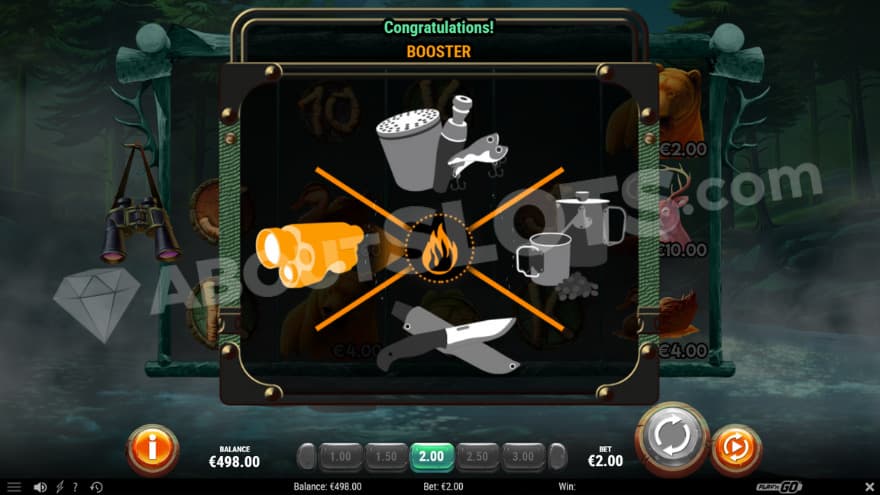Choose the 3.00 bet amount
Screen dimensions: 880x495
pos(524,457)
